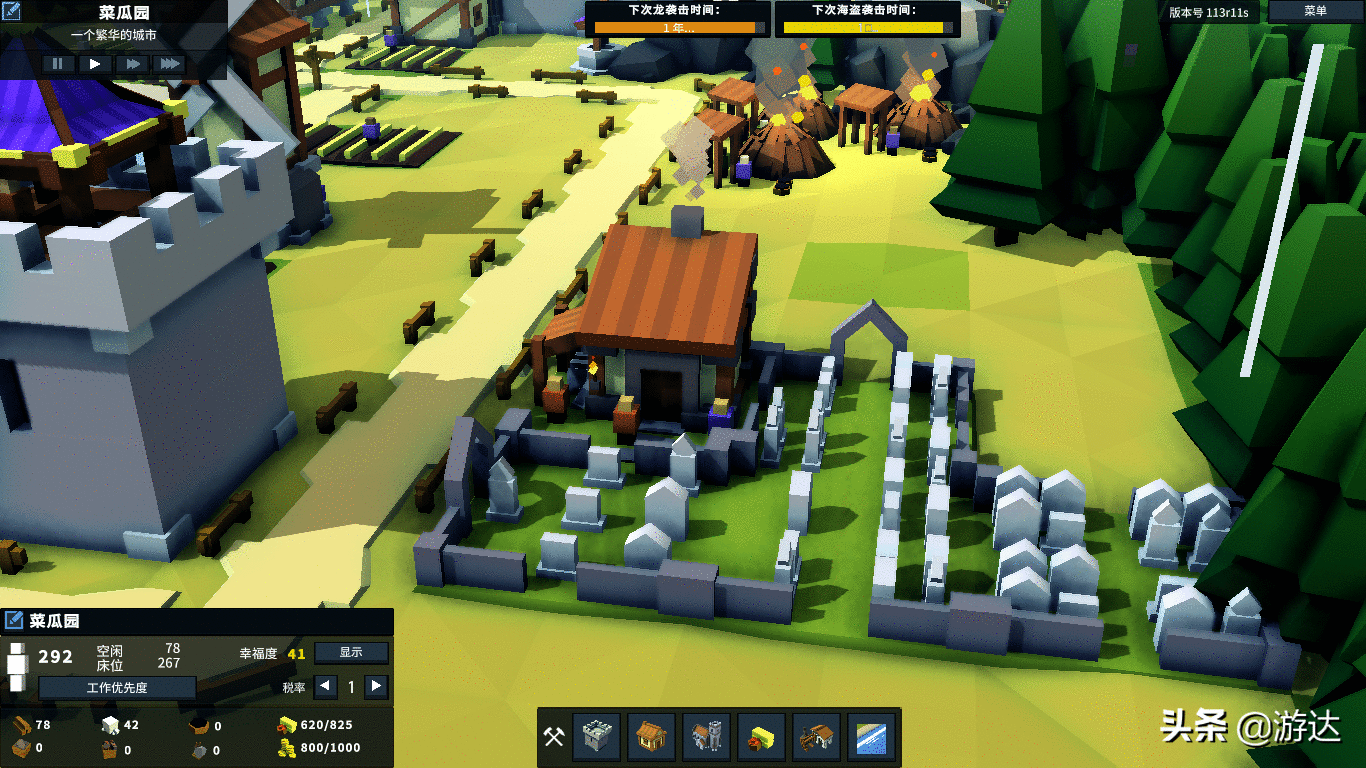Screen dimensions: 1366x768
Task: Increase the tax rate with right arrow
Action: pyautogui.click(x=376, y=686)
